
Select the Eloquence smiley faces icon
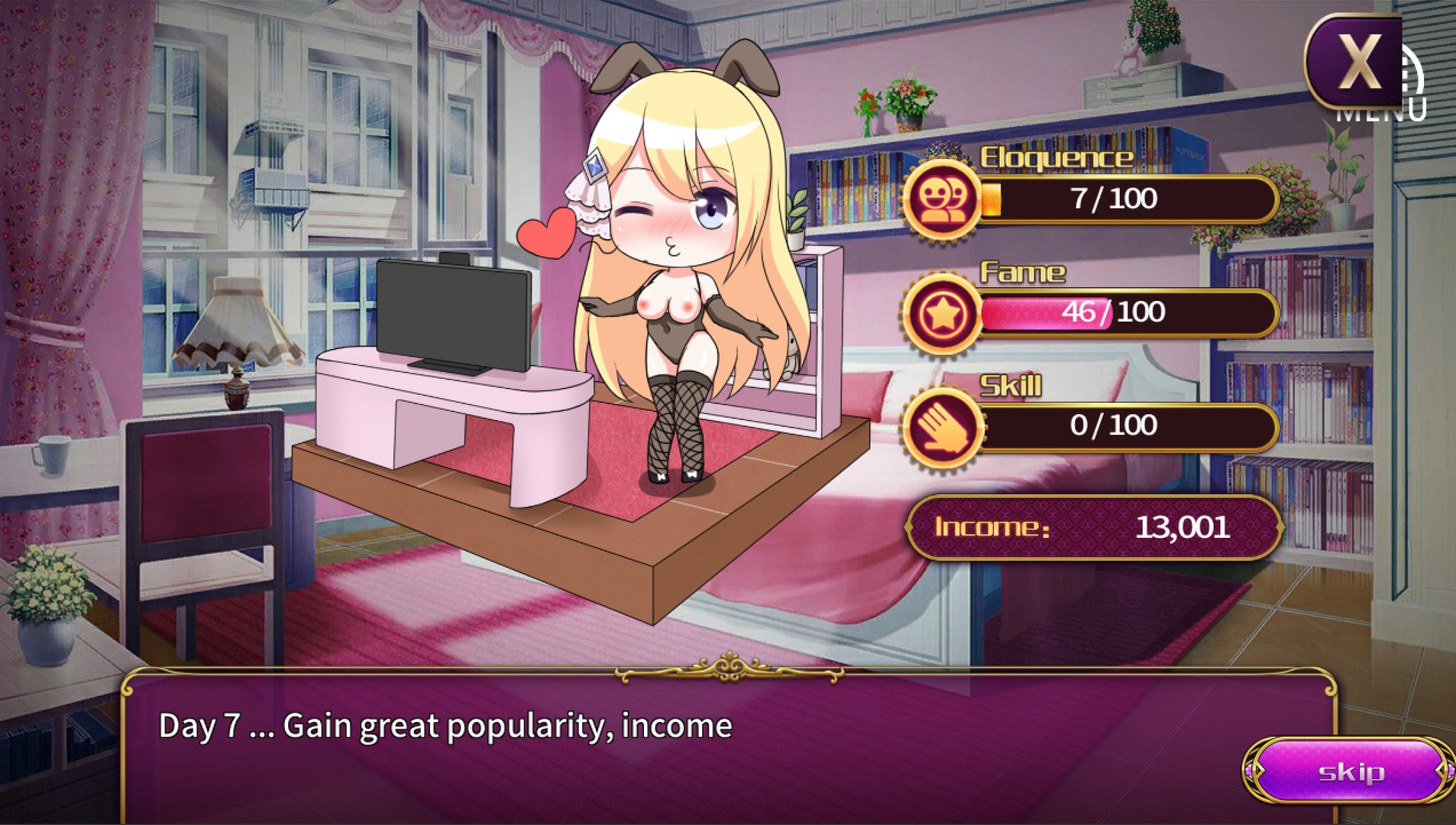click(x=946, y=199)
